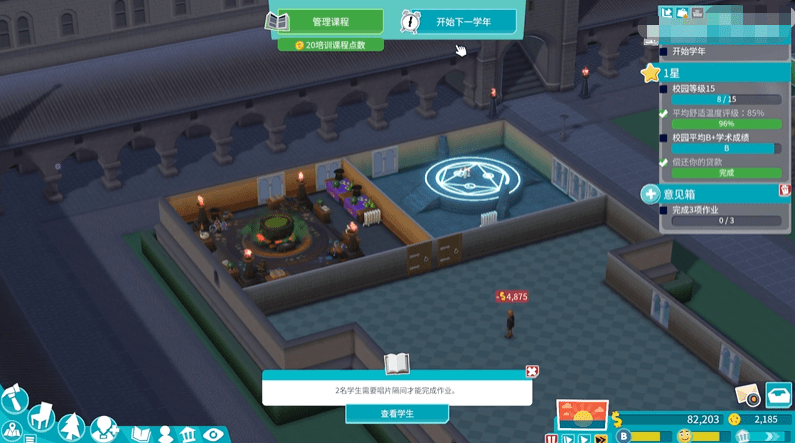Set fastest speed with the fast-forward button
The width and height of the screenshot is (795, 443).
click(x=601, y=438)
